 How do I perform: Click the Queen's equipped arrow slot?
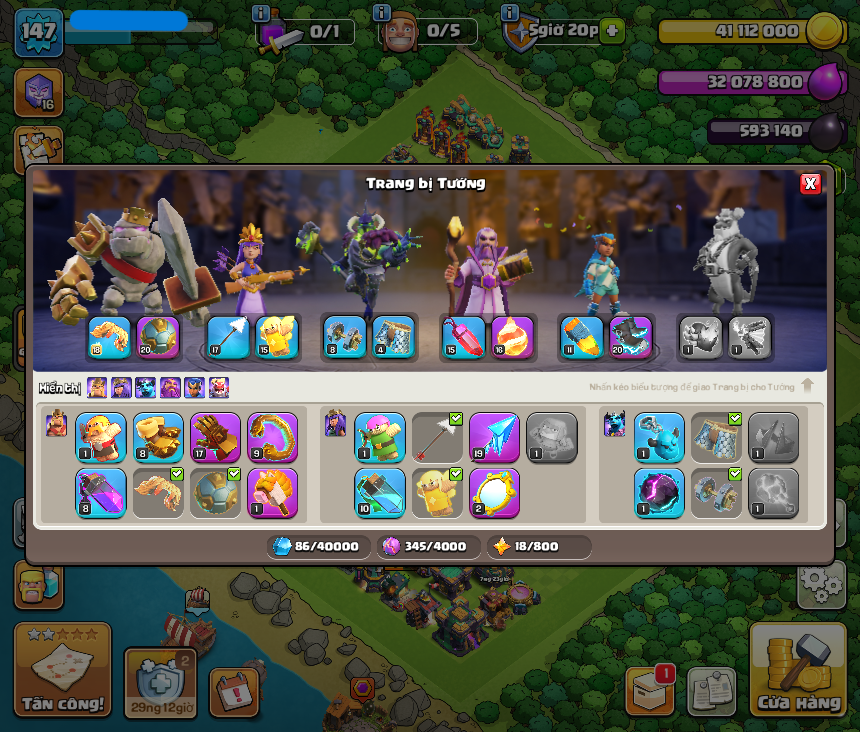228,338
